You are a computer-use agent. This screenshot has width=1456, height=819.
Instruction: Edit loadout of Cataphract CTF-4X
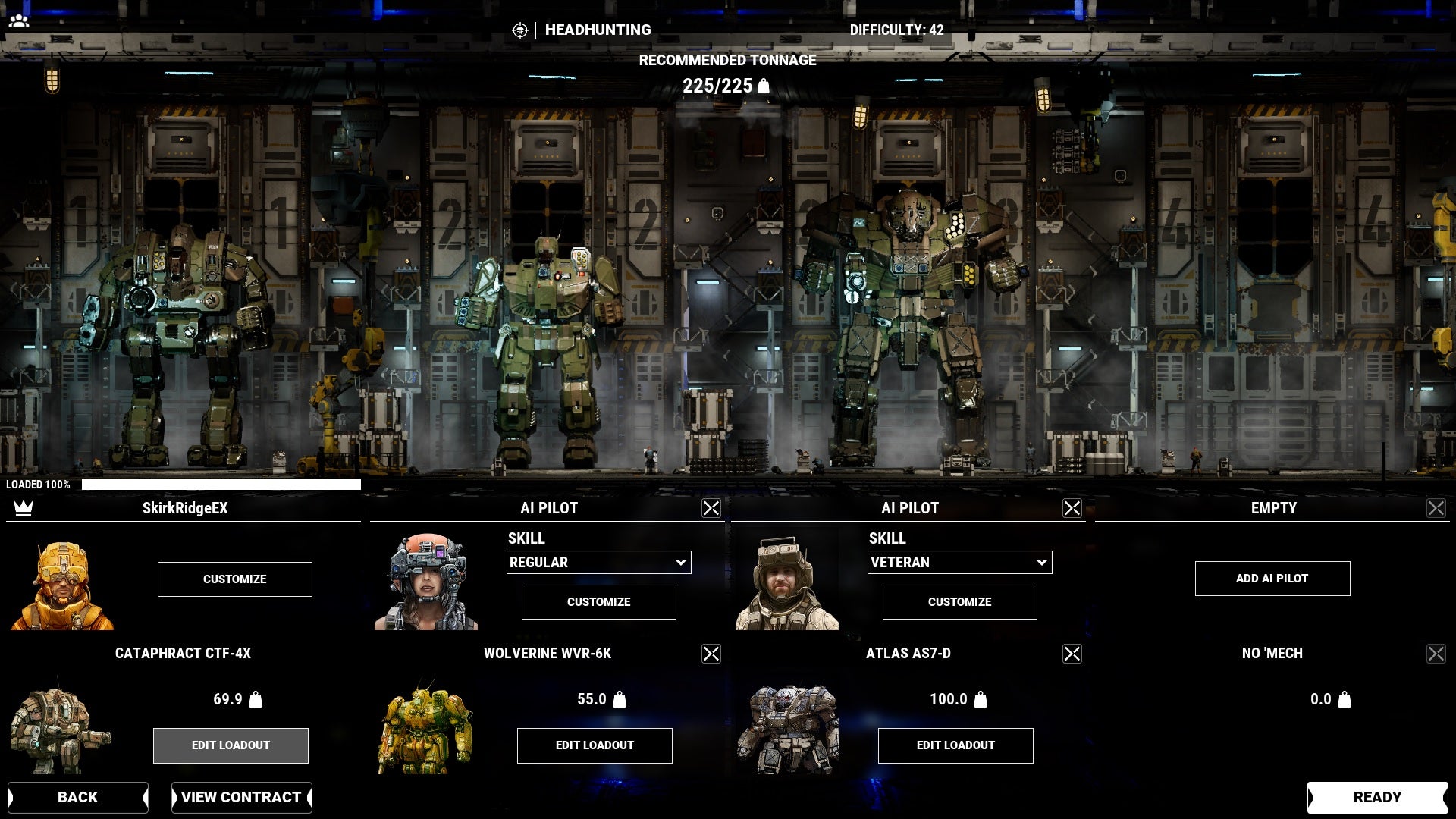[x=231, y=745]
